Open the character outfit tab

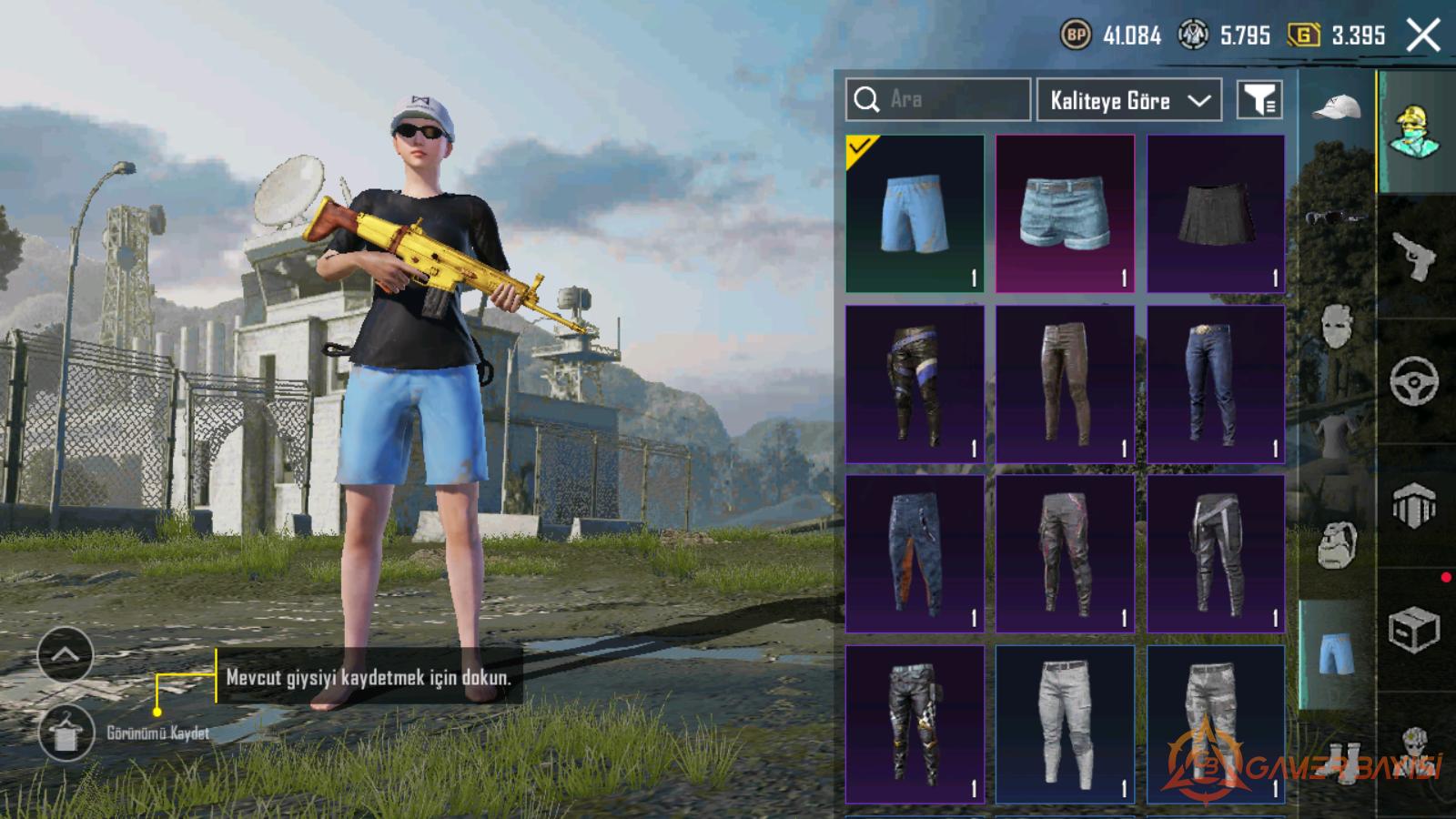click(1414, 132)
